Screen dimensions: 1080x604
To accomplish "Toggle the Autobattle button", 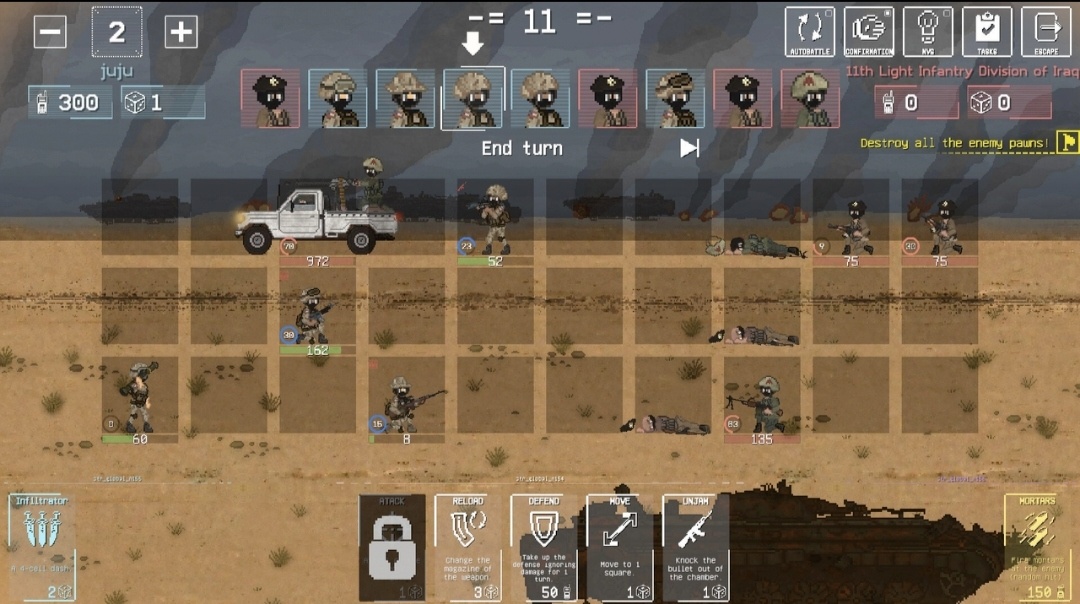I will (809, 32).
